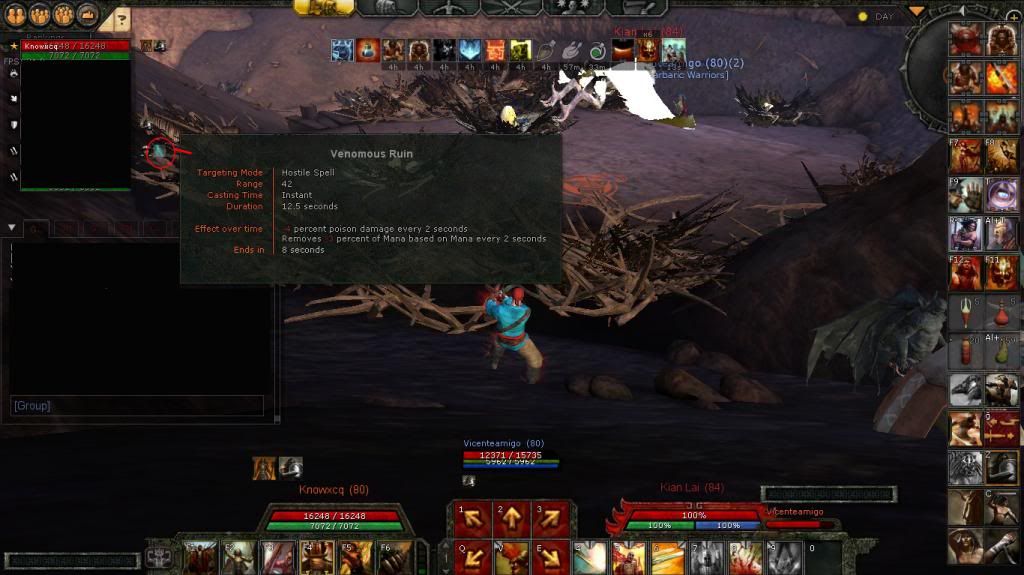
Task: Activate the eye ability icon
Action: click(x=1001, y=194)
